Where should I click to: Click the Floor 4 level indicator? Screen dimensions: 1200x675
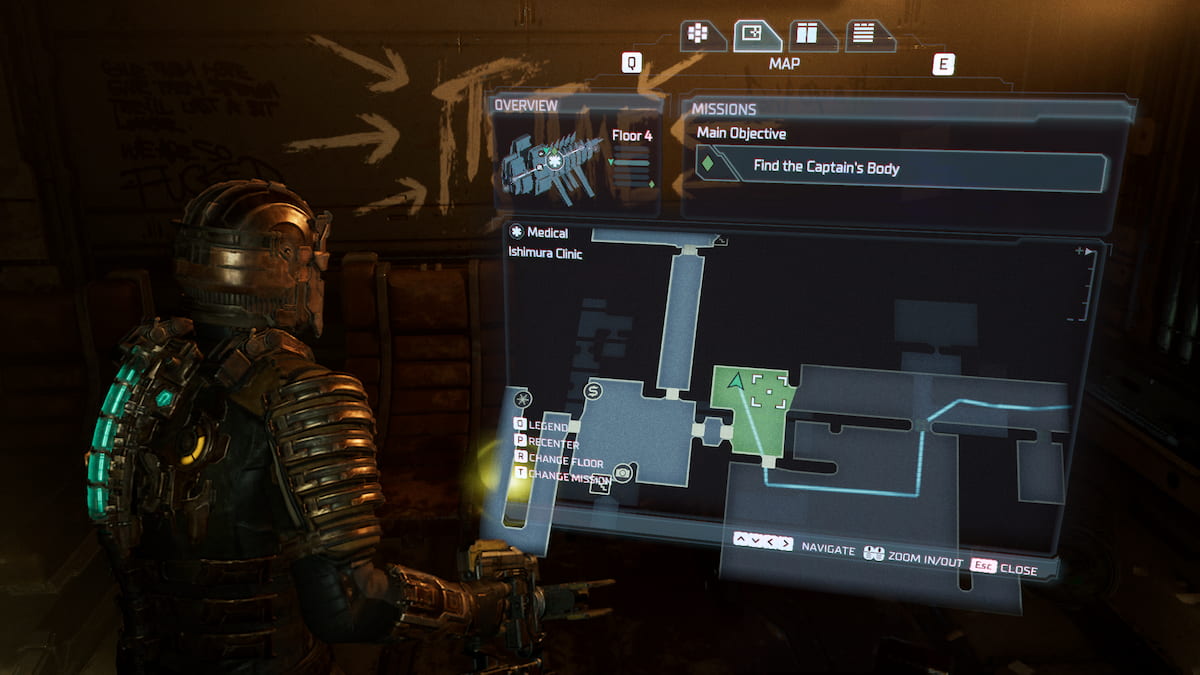[x=631, y=135]
